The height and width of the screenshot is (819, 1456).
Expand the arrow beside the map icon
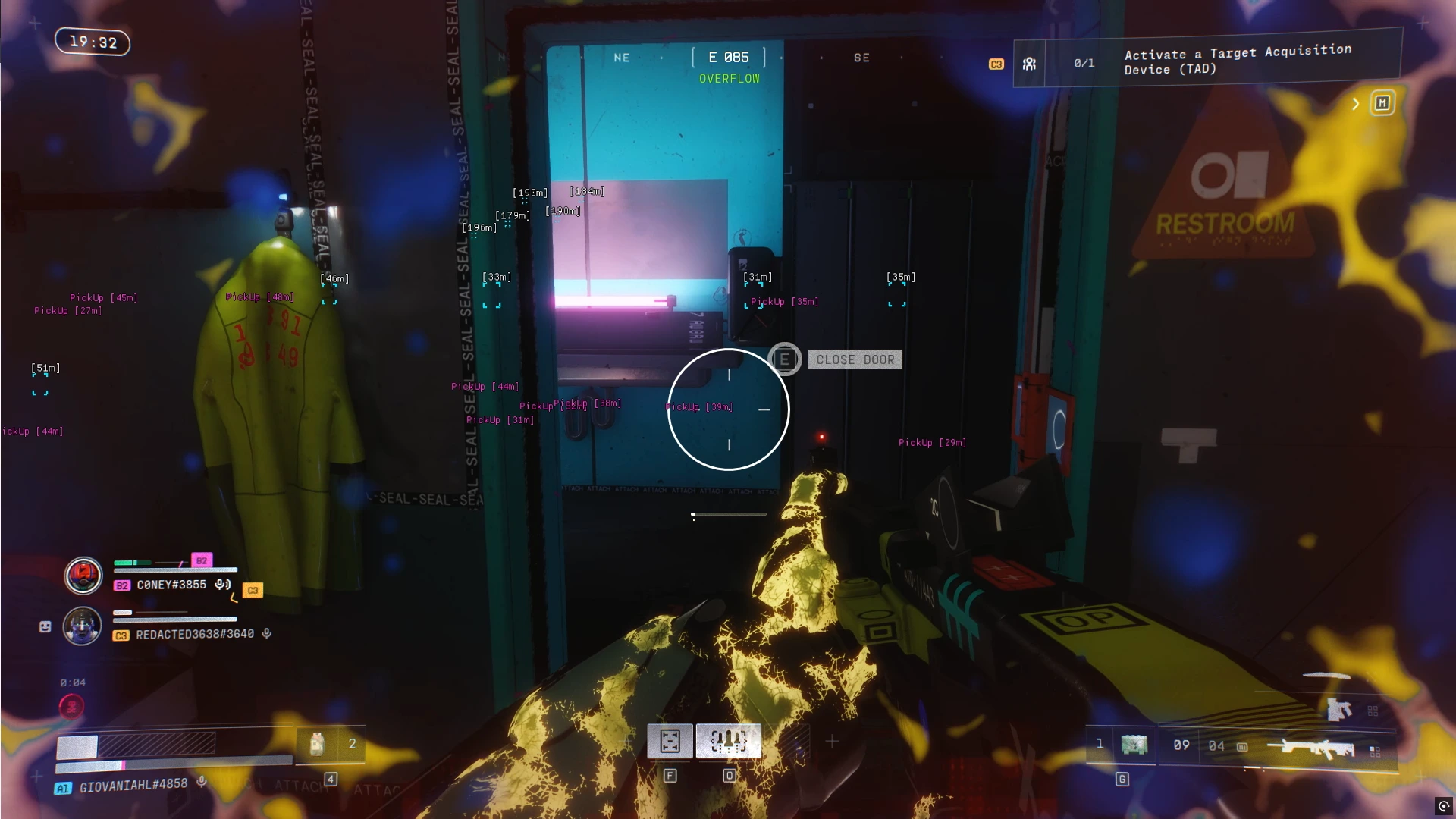click(1356, 104)
